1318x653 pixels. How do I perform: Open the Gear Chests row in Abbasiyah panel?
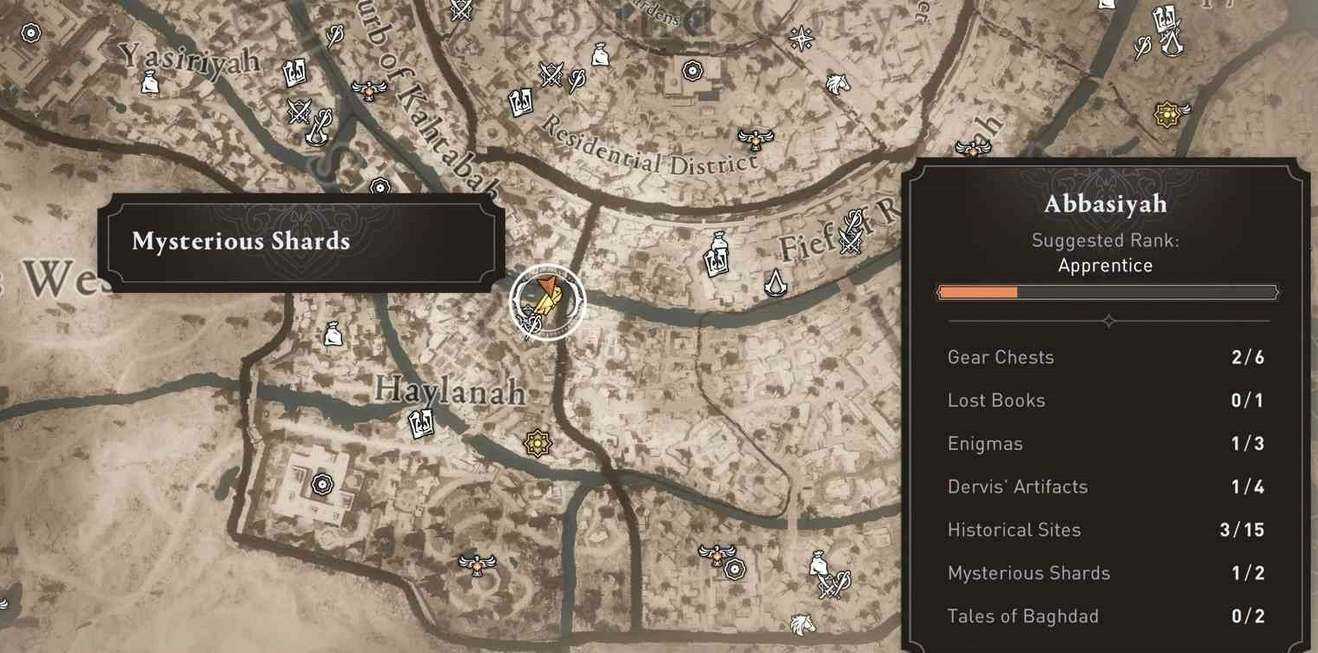(1106, 357)
